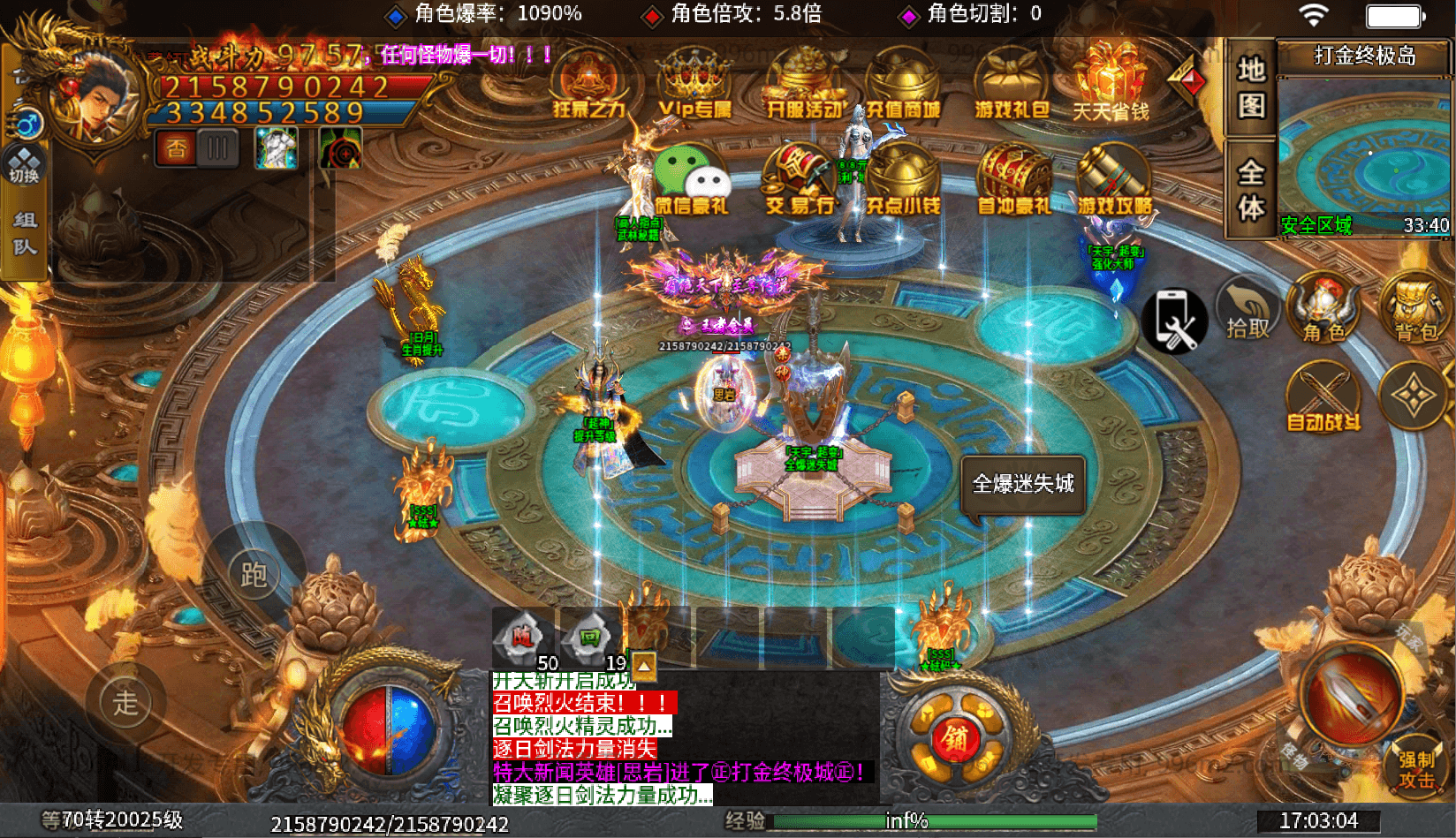Open the 角色 character panel
Screen dimensions: 1456x838
point(1323,313)
